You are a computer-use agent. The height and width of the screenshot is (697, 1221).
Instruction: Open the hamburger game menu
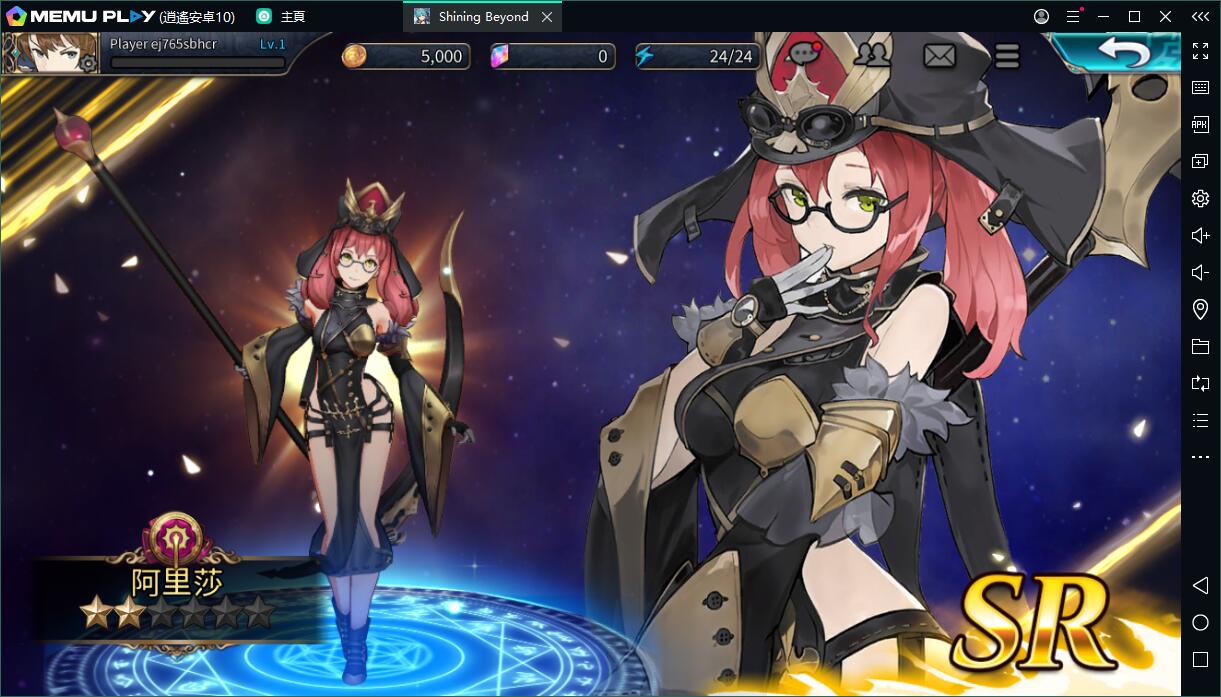[1007, 56]
